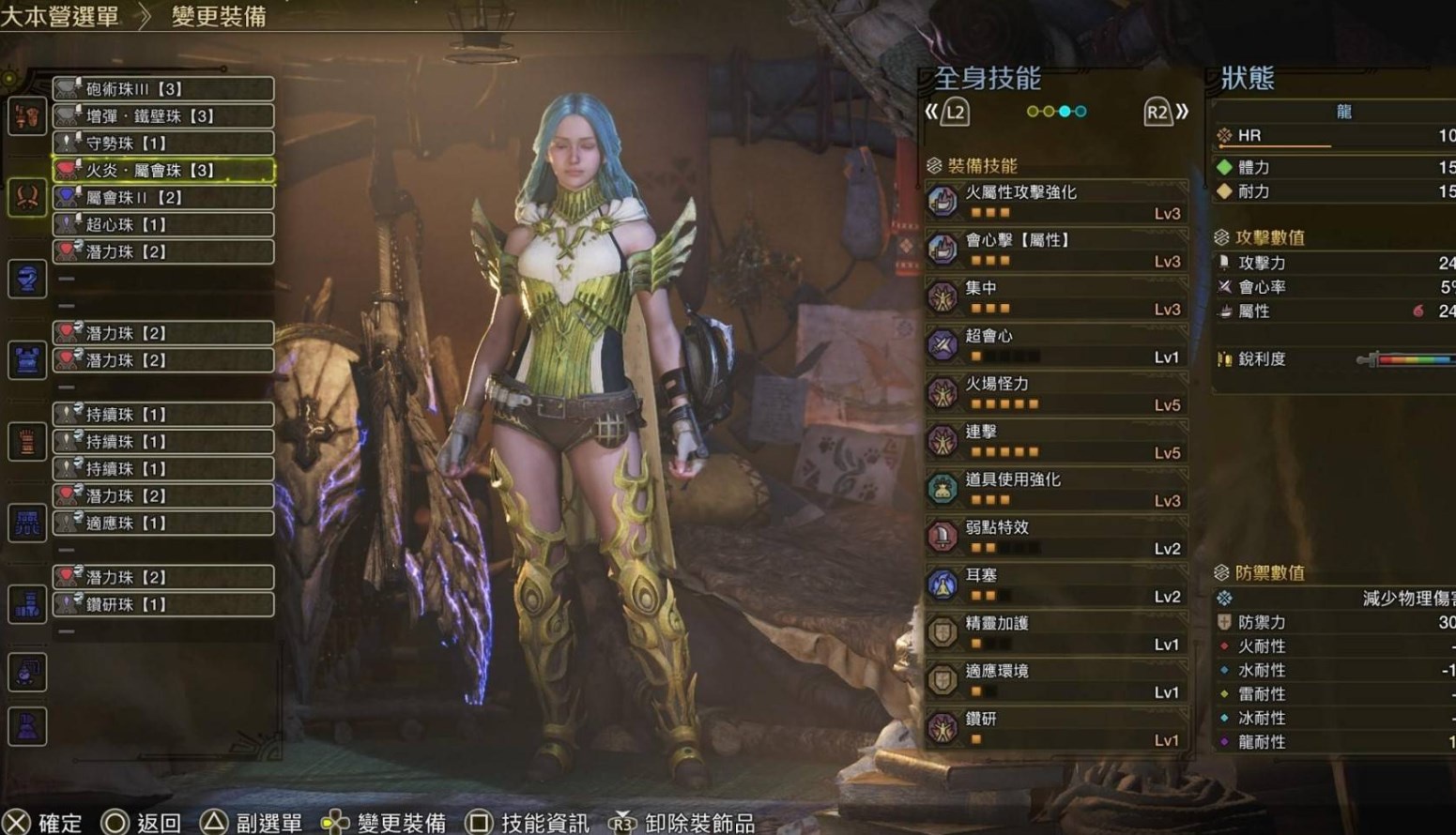Select the 精靈加護 skill entry
Image resolution: width=1456 pixels, height=835 pixels.
tap(1057, 631)
